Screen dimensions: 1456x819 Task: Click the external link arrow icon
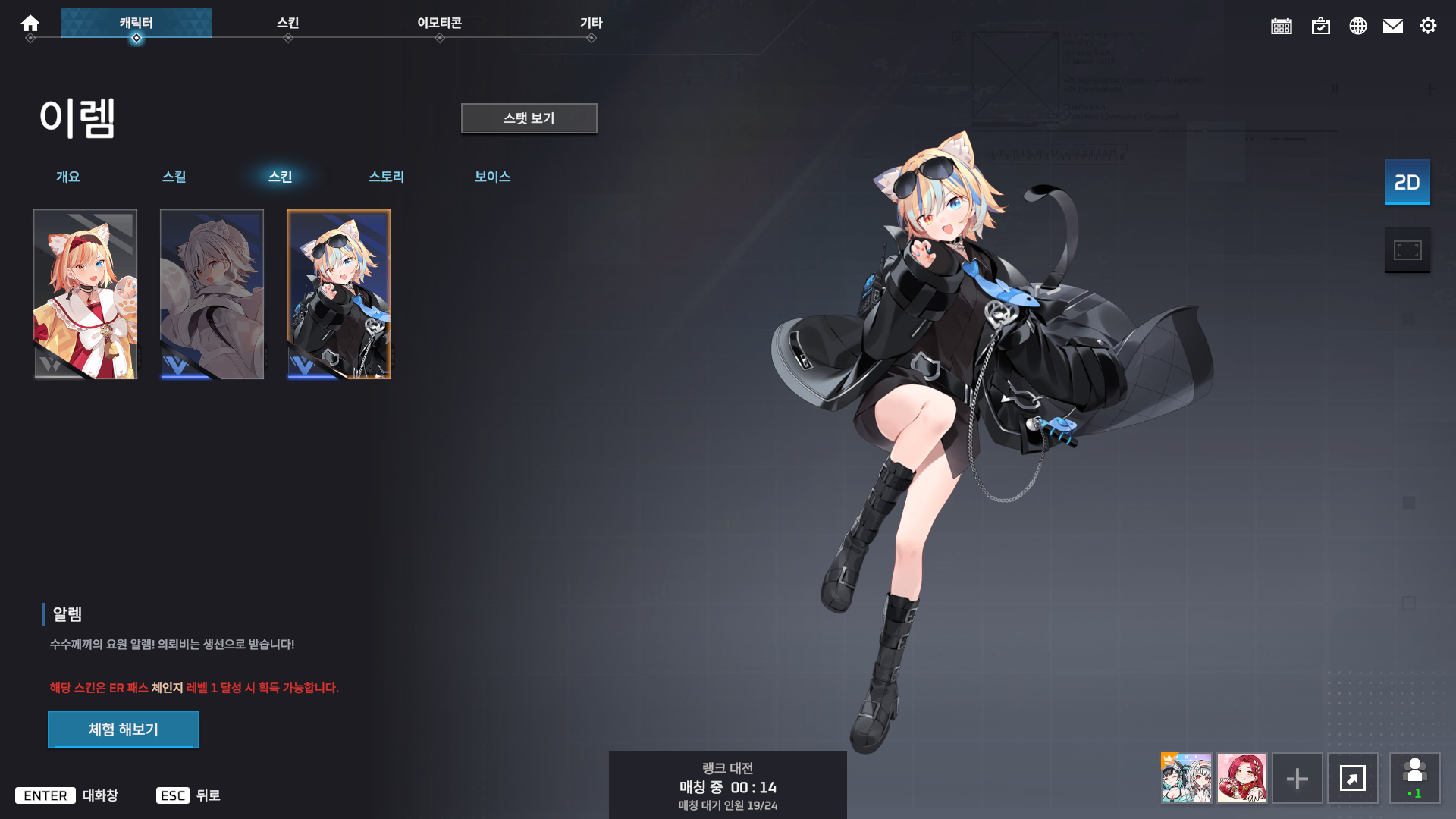click(x=1354, y=778)
